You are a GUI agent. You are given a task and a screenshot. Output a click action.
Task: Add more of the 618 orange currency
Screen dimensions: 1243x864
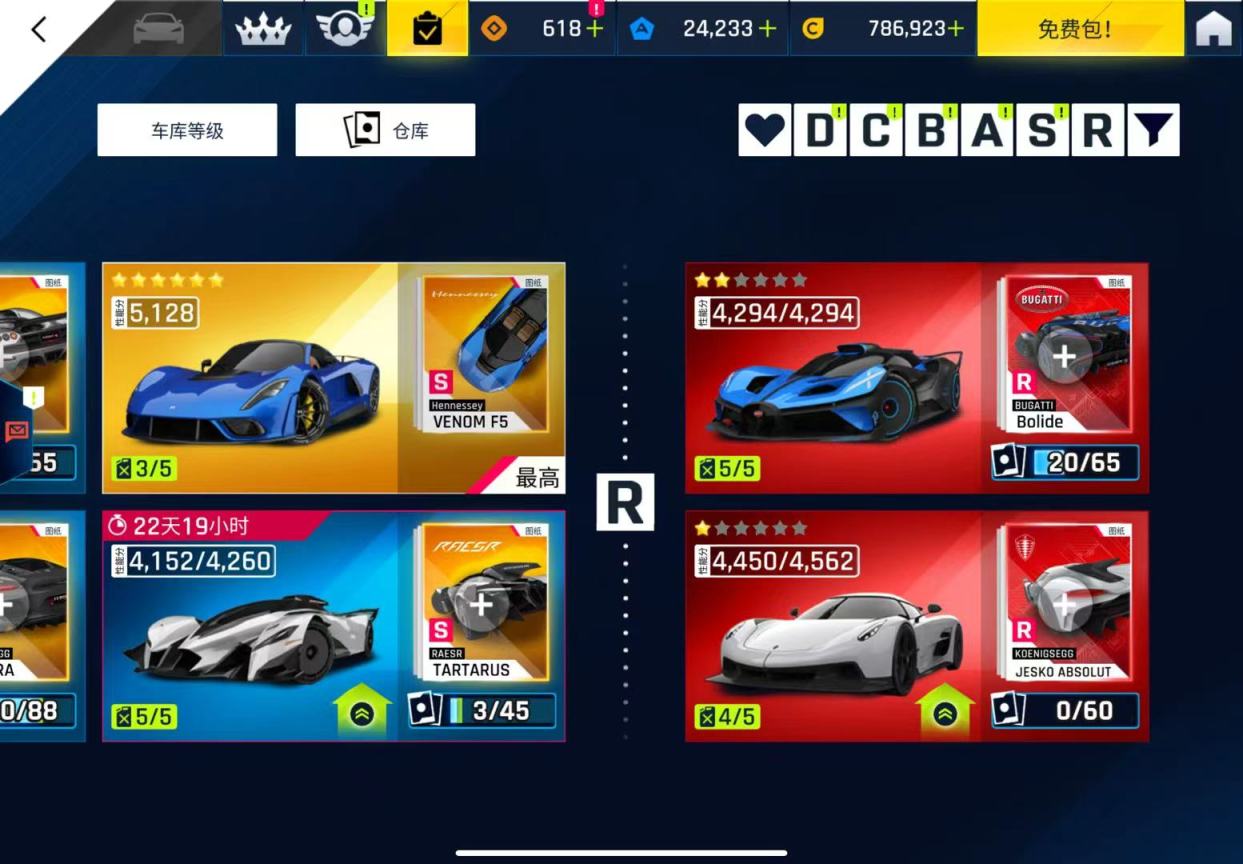click(x=595, y=28)
